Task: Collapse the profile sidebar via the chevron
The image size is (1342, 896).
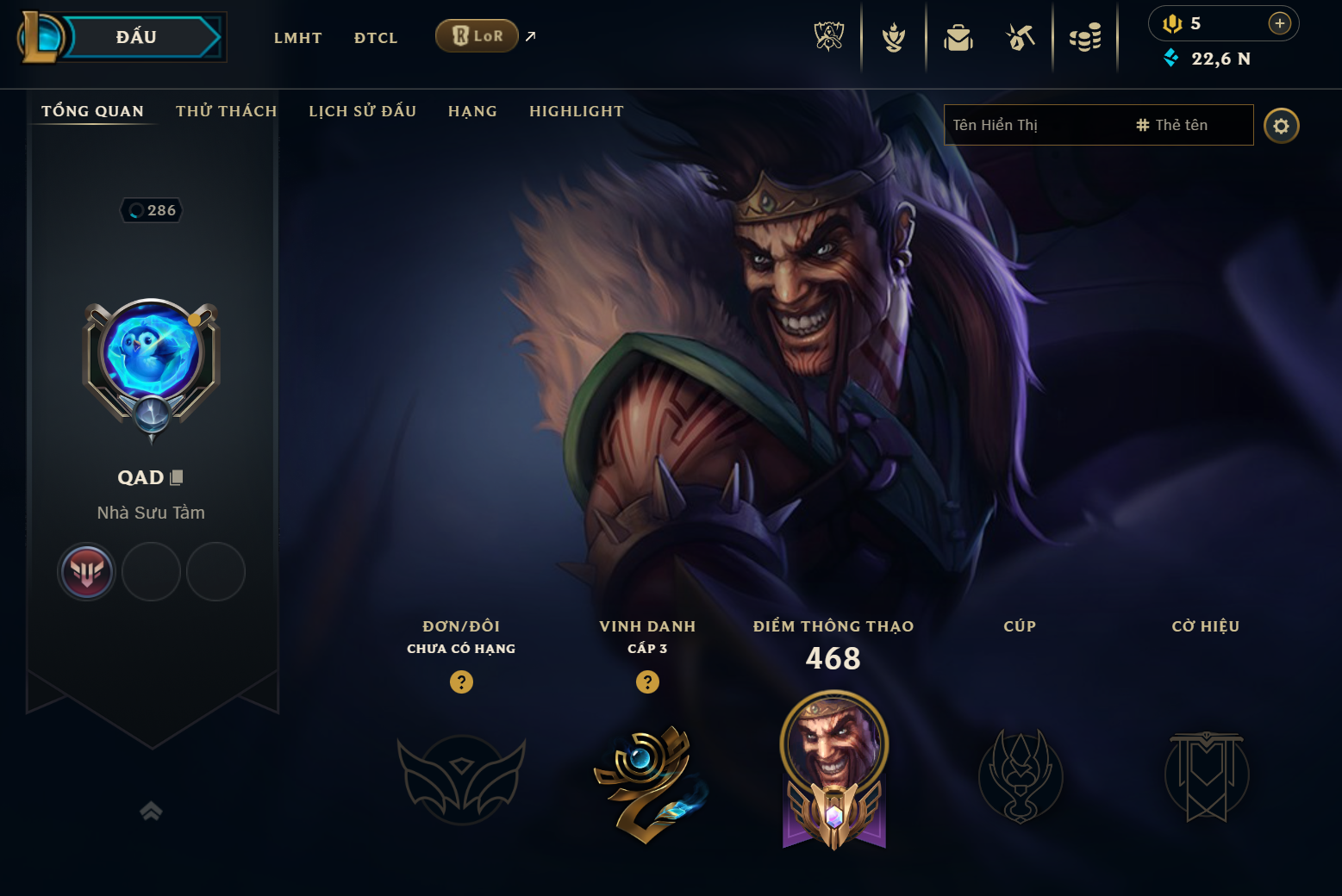Action: point(151,810)
